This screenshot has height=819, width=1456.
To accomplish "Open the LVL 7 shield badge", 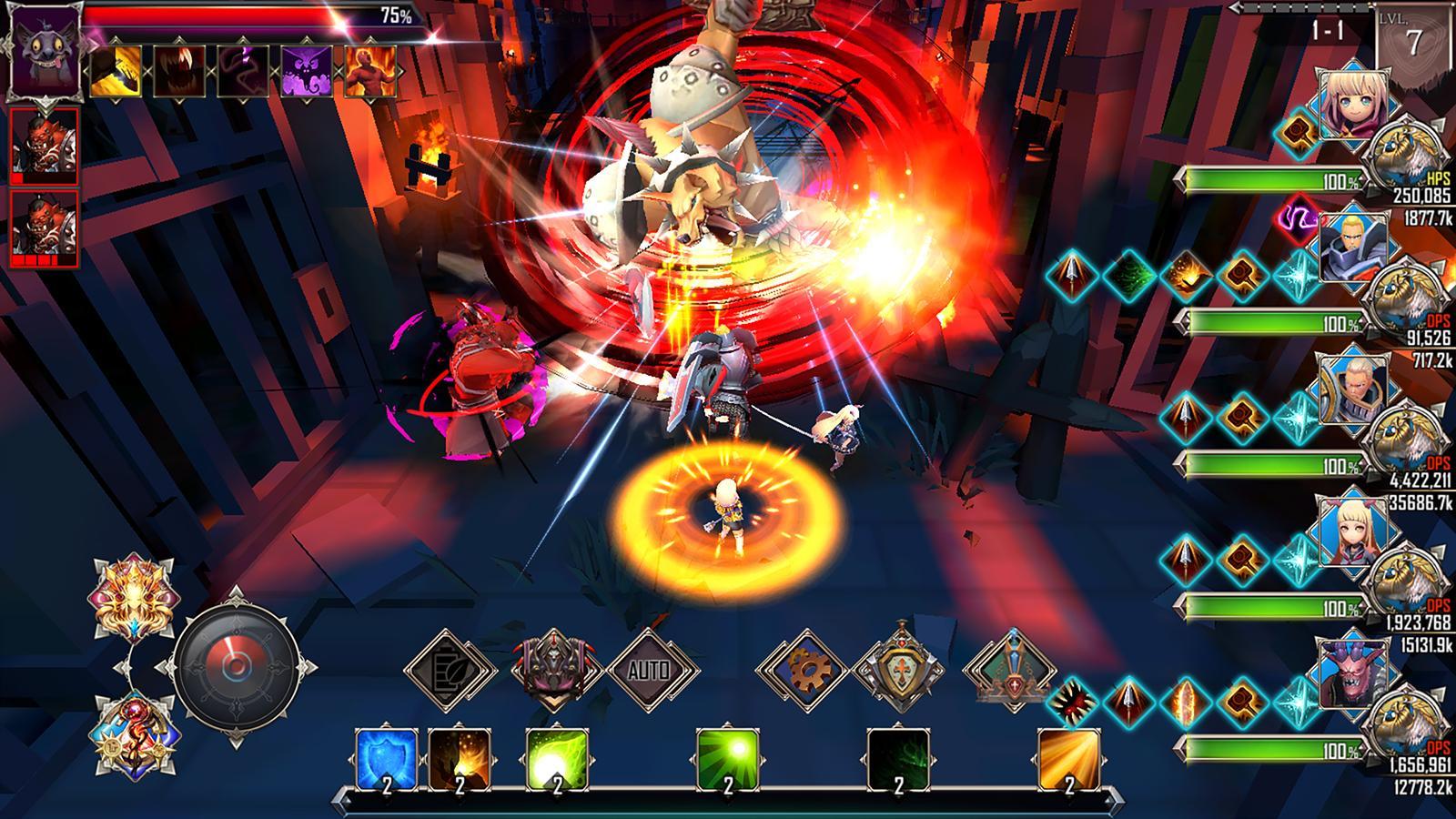I will pos(1415,35).
